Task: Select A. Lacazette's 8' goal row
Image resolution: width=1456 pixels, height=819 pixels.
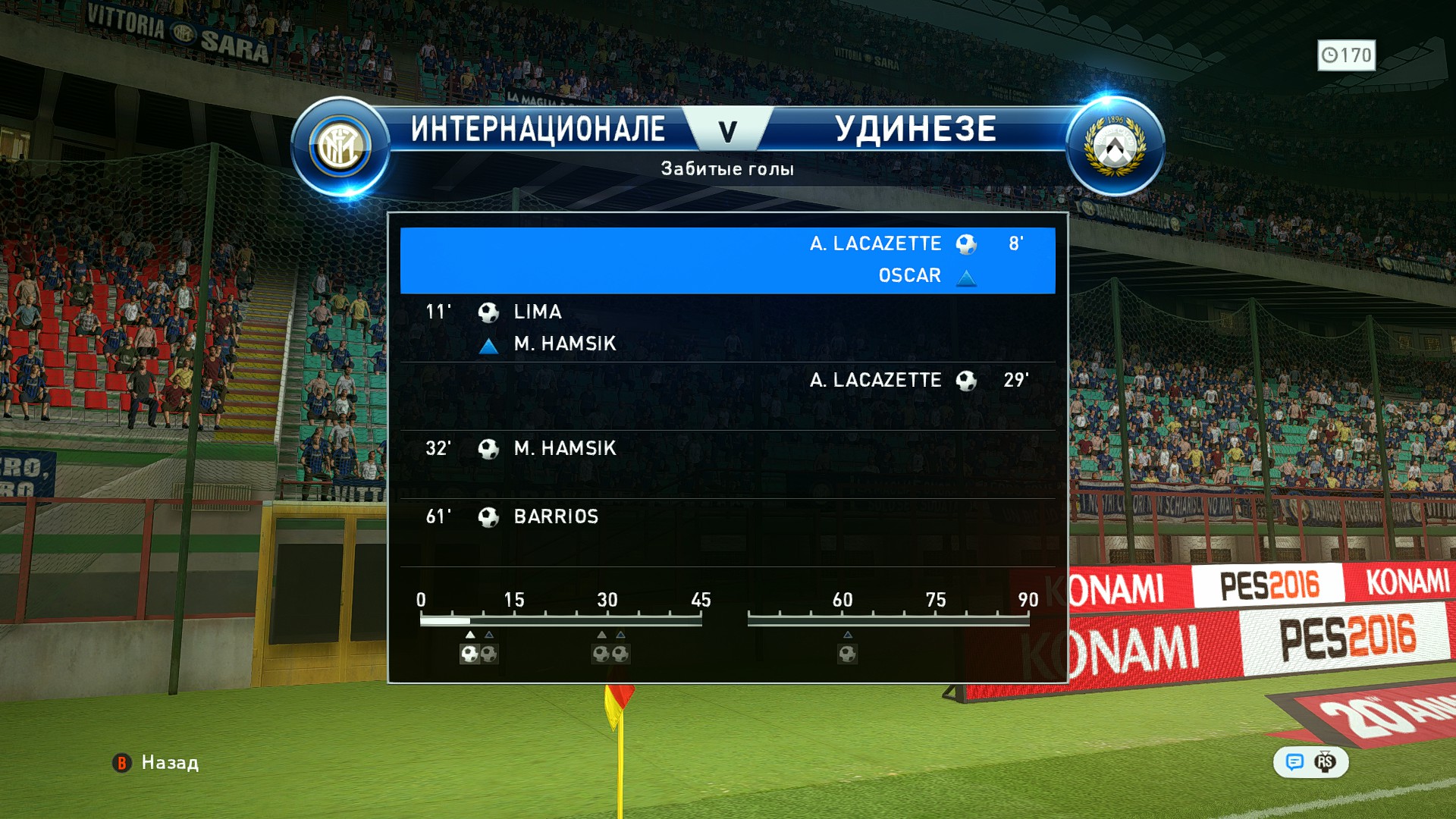Action: [727, 260]
